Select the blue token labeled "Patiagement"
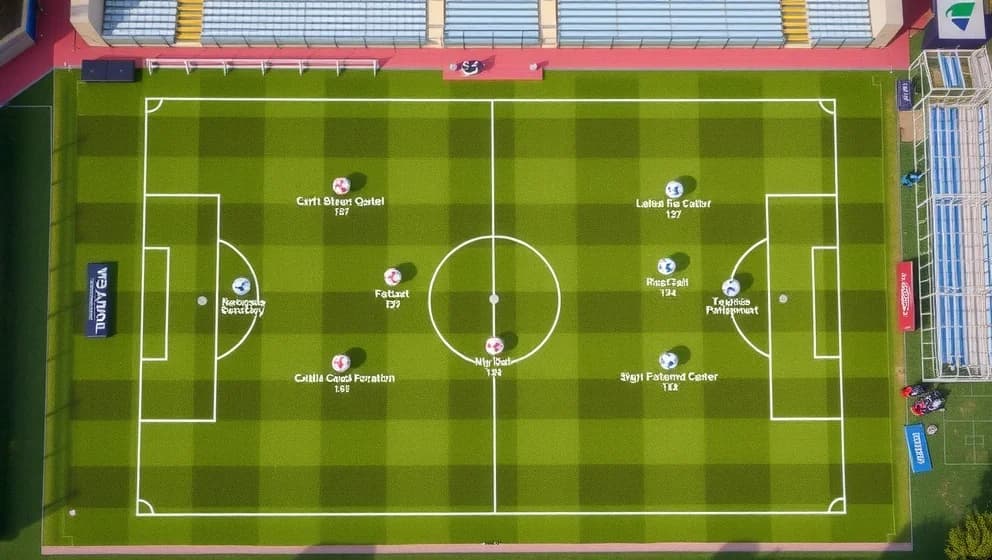The height and width of the screenshot is (560, 992). click(731, 287)
